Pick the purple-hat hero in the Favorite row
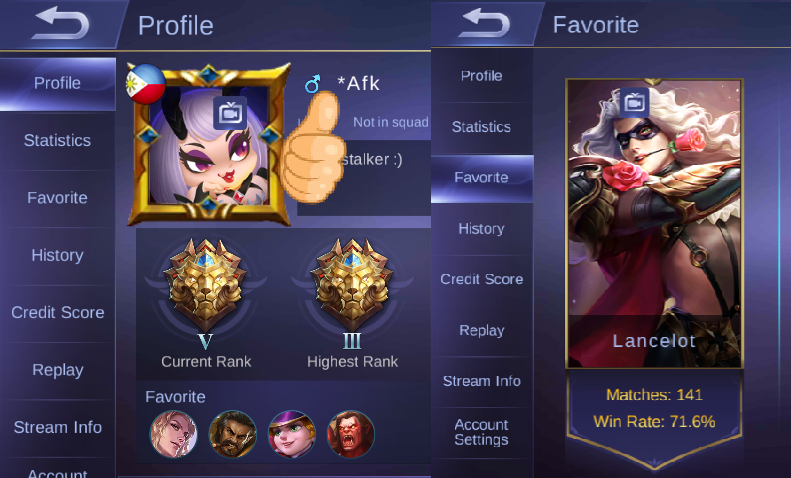 point(292,434)
